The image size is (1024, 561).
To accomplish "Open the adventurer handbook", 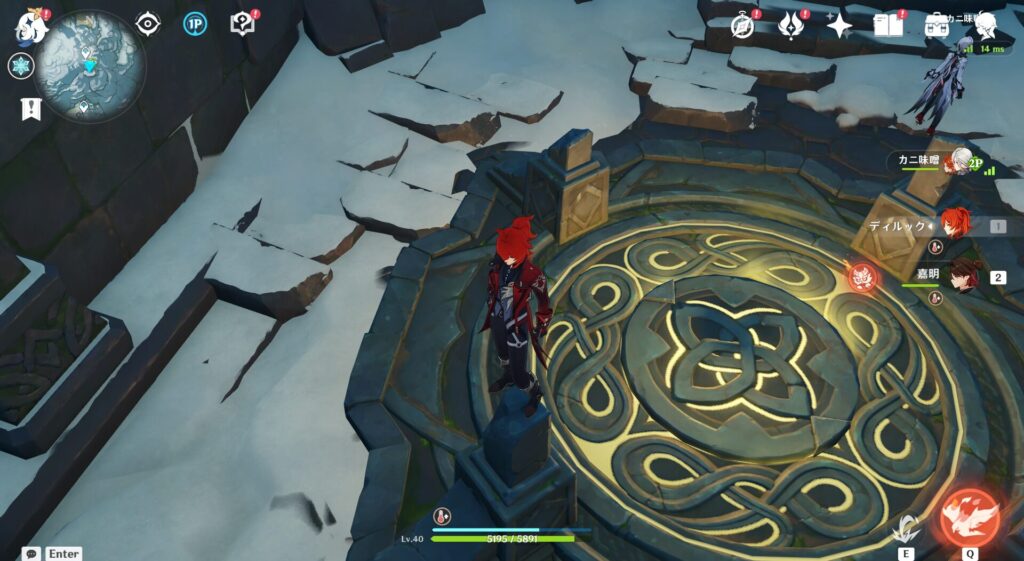I will (x=888, y=26).
